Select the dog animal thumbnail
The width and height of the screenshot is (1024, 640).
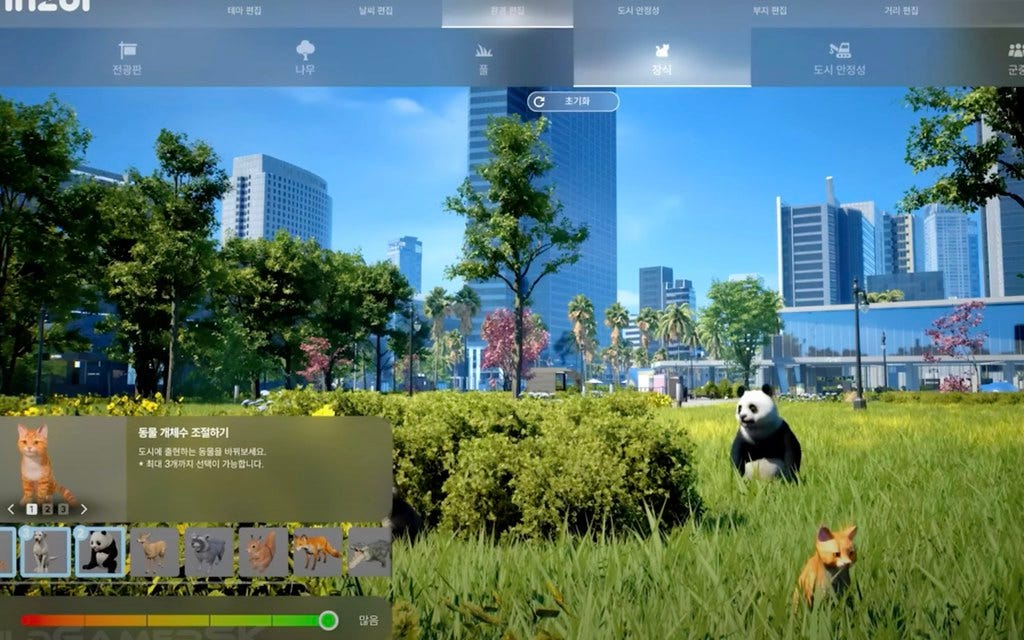pos(46,552)
